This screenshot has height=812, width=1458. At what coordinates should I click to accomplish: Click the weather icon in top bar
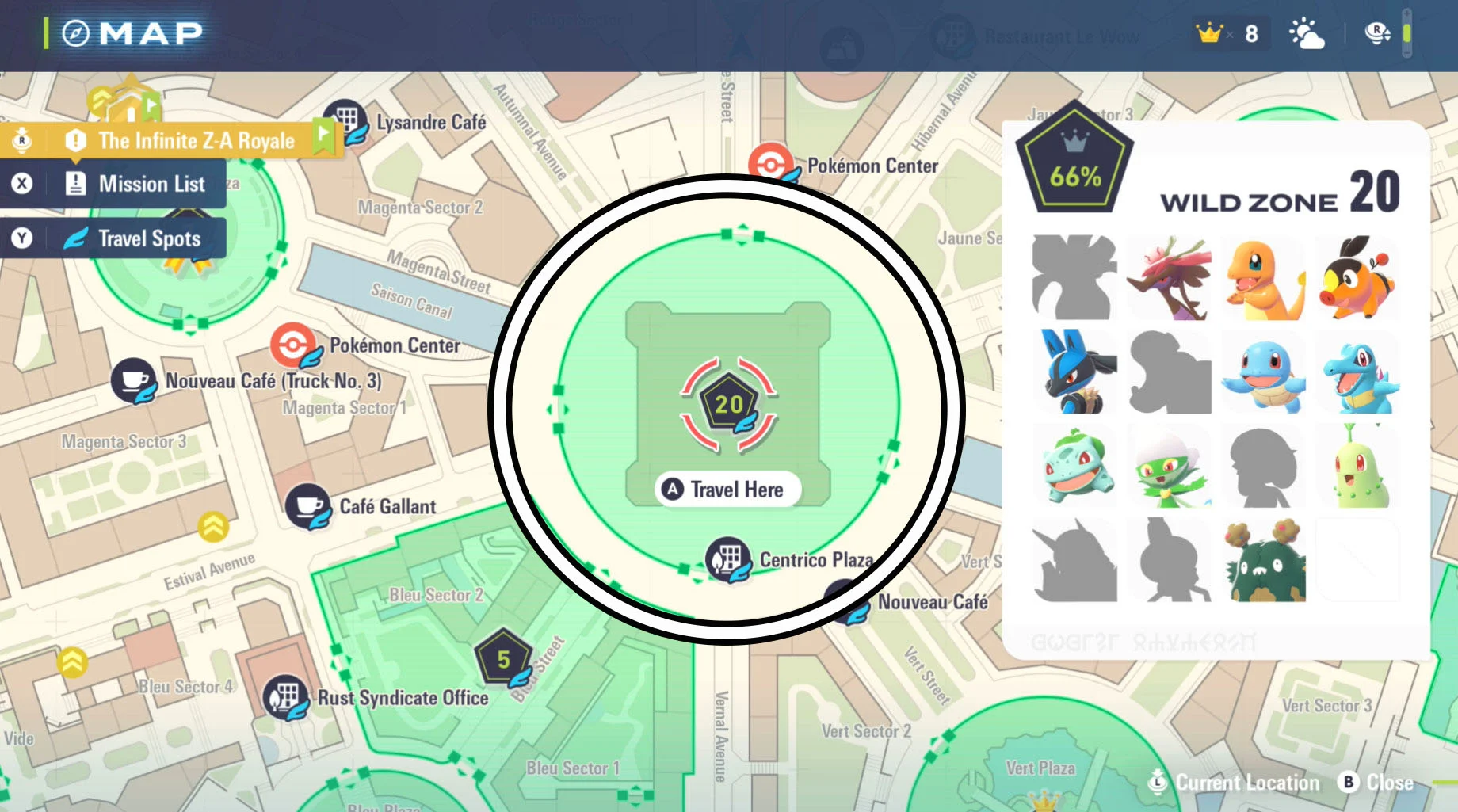(x=1306, y=34)
